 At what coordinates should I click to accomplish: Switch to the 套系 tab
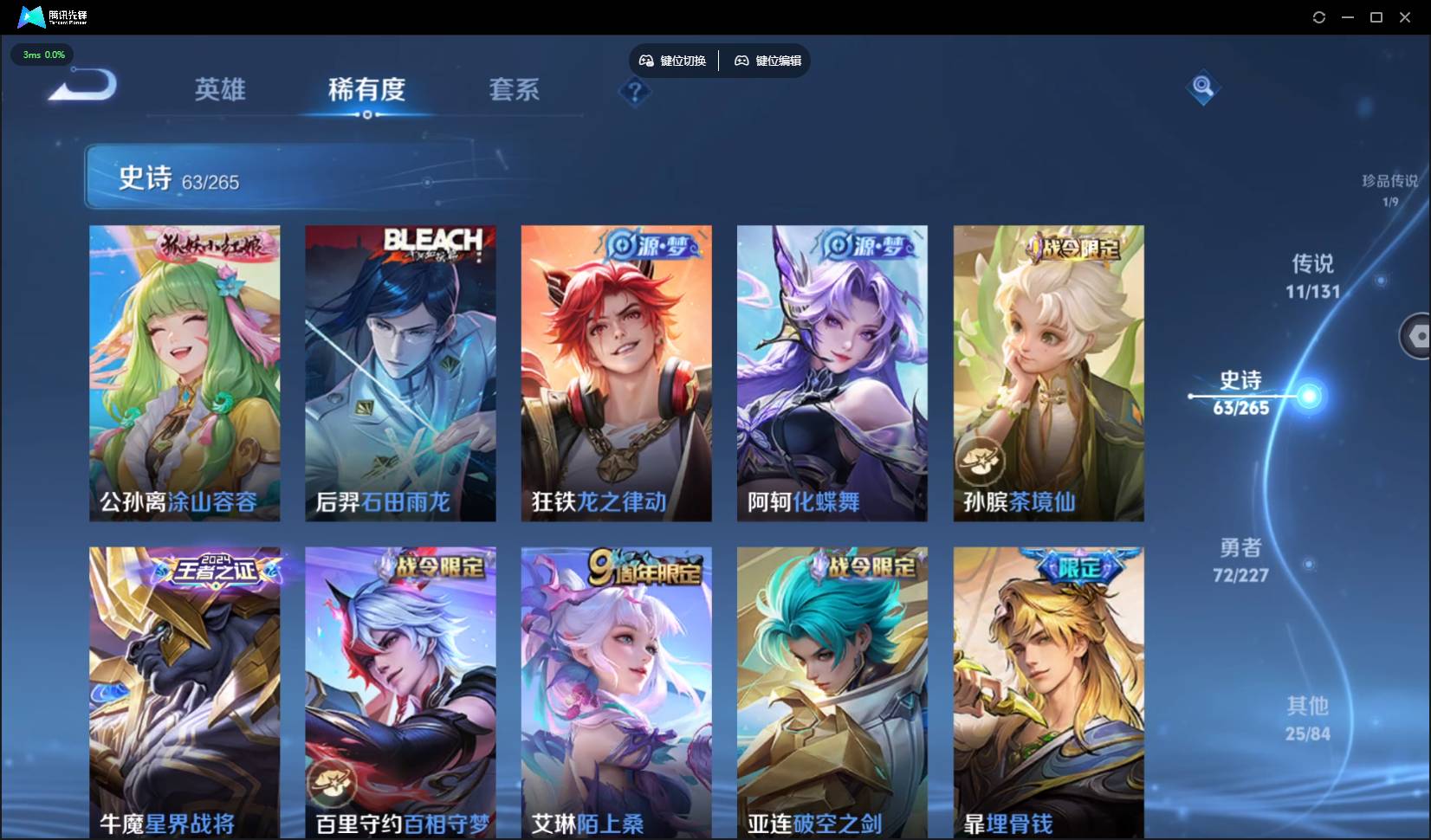pos(513,90)
